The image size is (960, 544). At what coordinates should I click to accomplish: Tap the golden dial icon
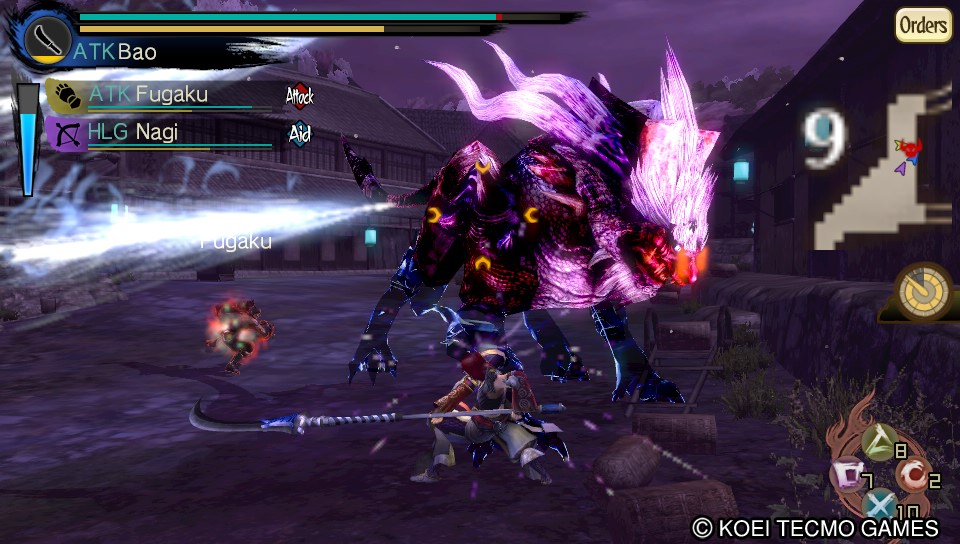pos(919,292)
